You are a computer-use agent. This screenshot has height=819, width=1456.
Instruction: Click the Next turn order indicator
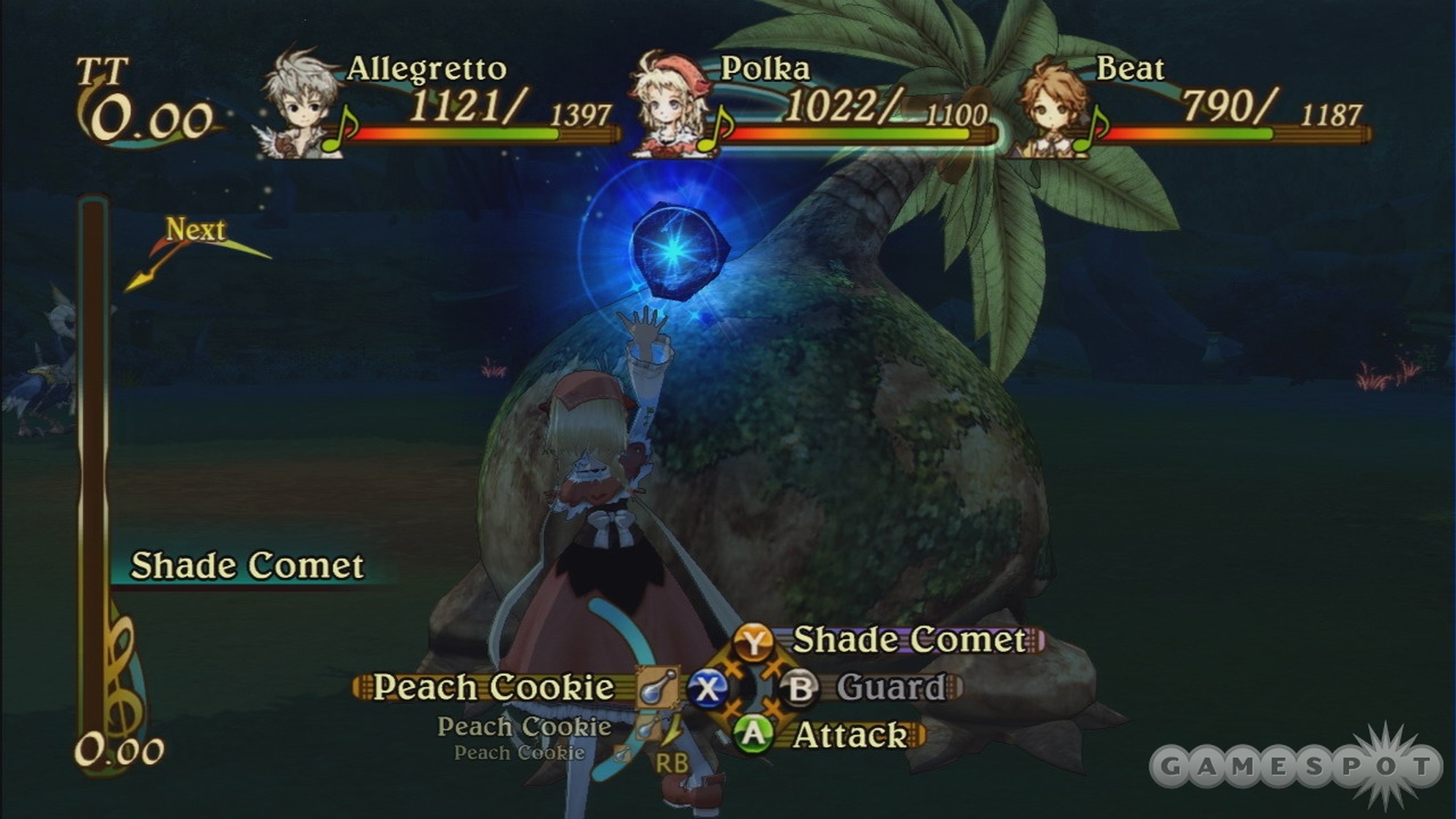point(195,231)
